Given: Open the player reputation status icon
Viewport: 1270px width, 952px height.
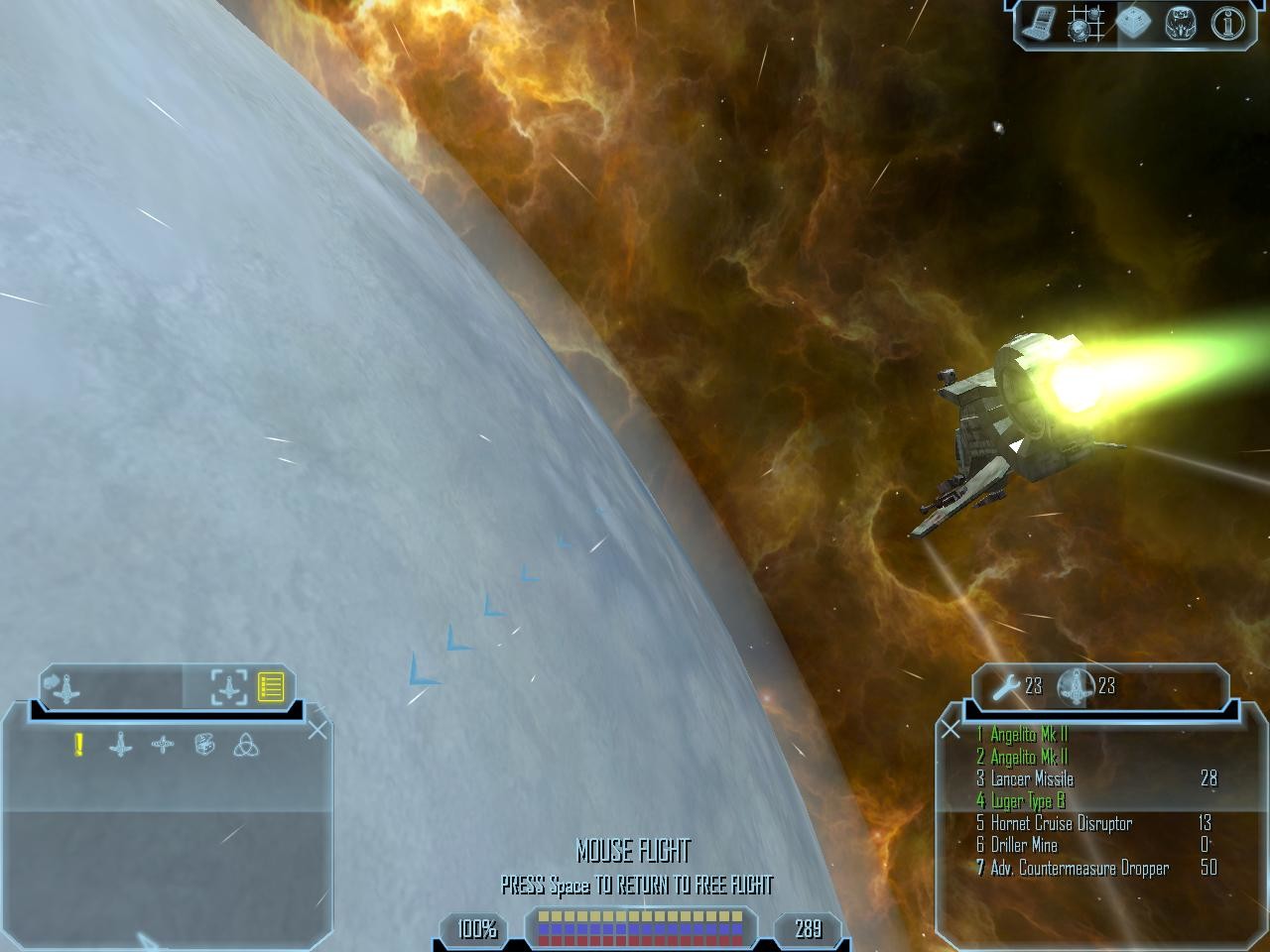Looking at the screenshot, I should pyautogui.click(x=1180, y=24).
